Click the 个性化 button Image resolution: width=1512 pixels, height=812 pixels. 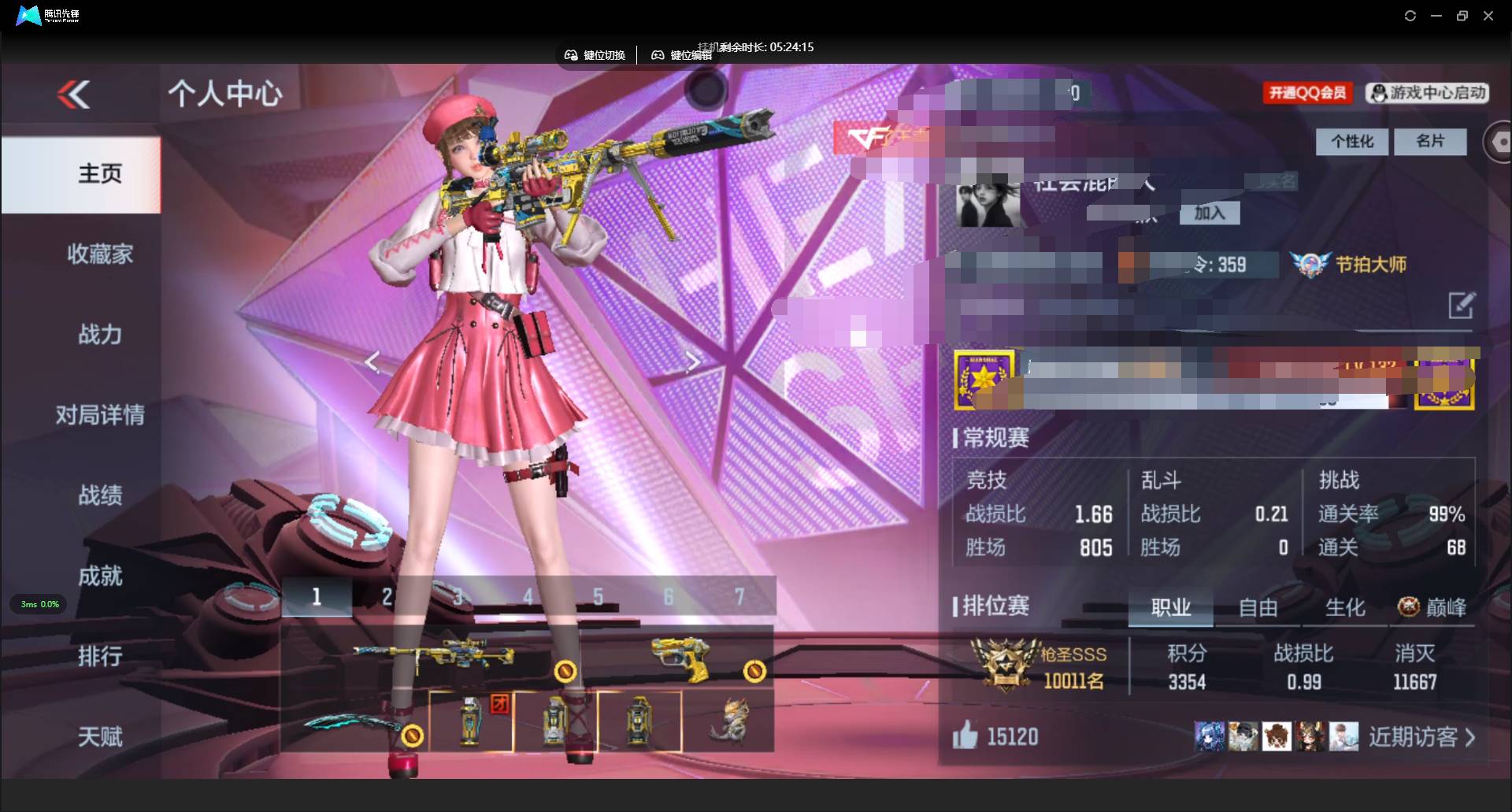1351,142
